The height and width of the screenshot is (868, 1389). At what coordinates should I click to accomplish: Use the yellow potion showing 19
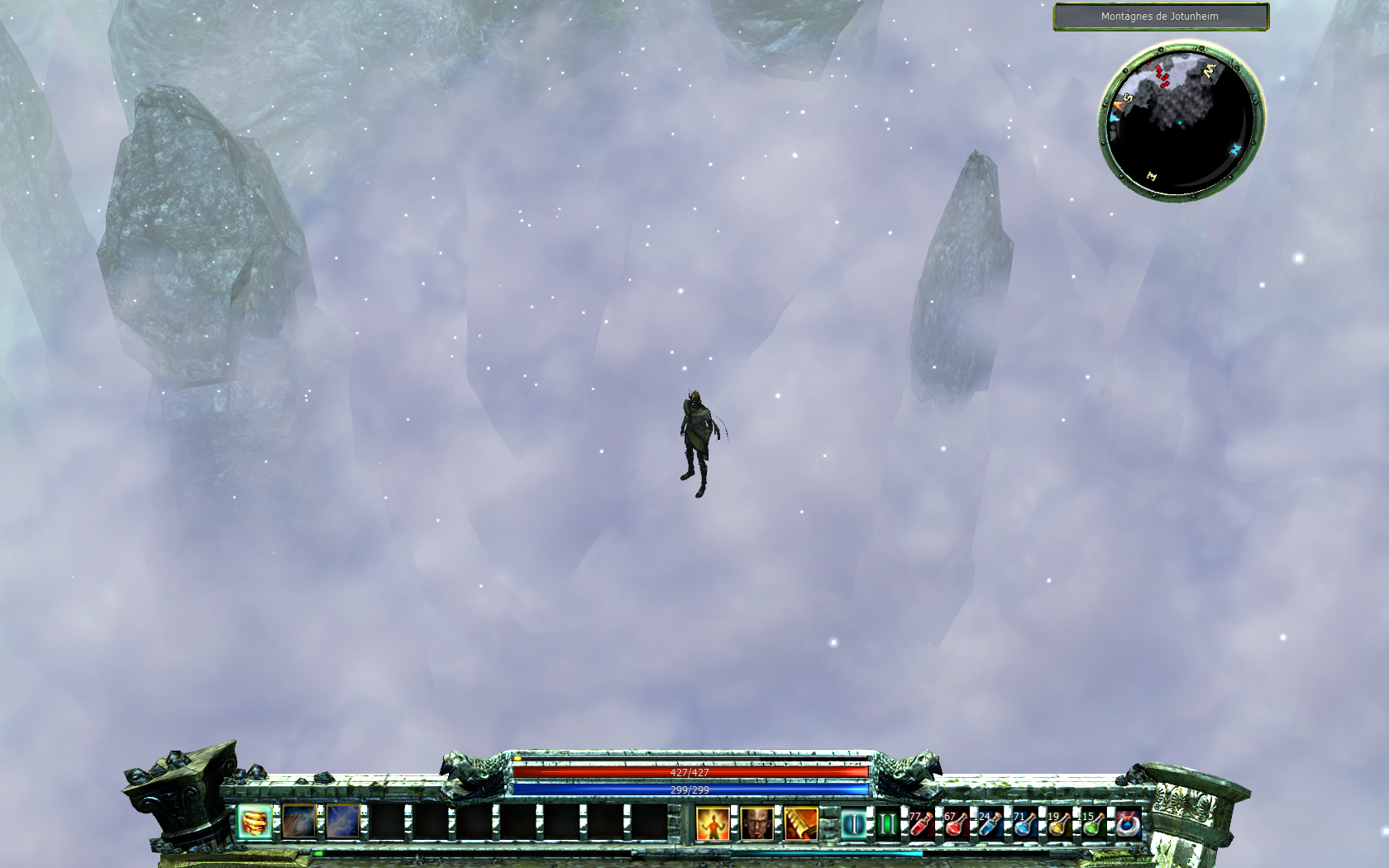(x=1059, y=824)
